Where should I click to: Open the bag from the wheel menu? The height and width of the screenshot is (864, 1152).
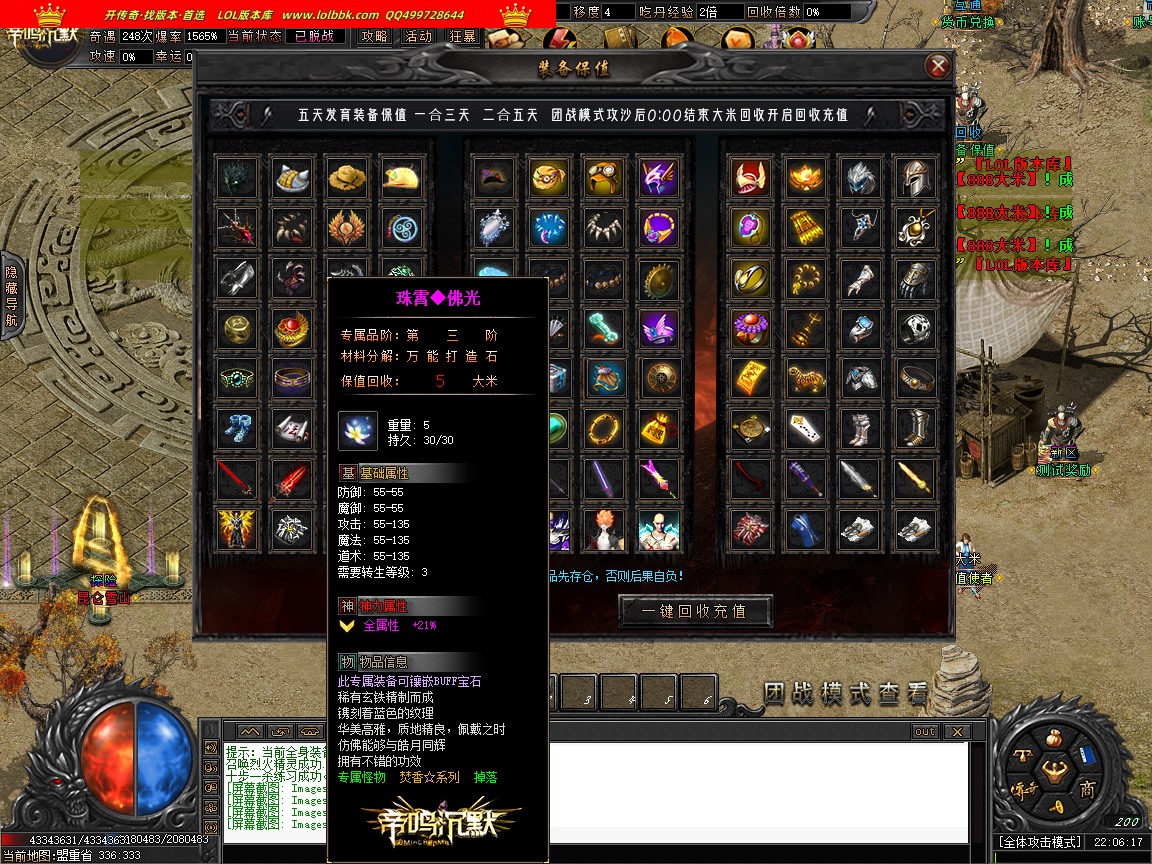1054,740
